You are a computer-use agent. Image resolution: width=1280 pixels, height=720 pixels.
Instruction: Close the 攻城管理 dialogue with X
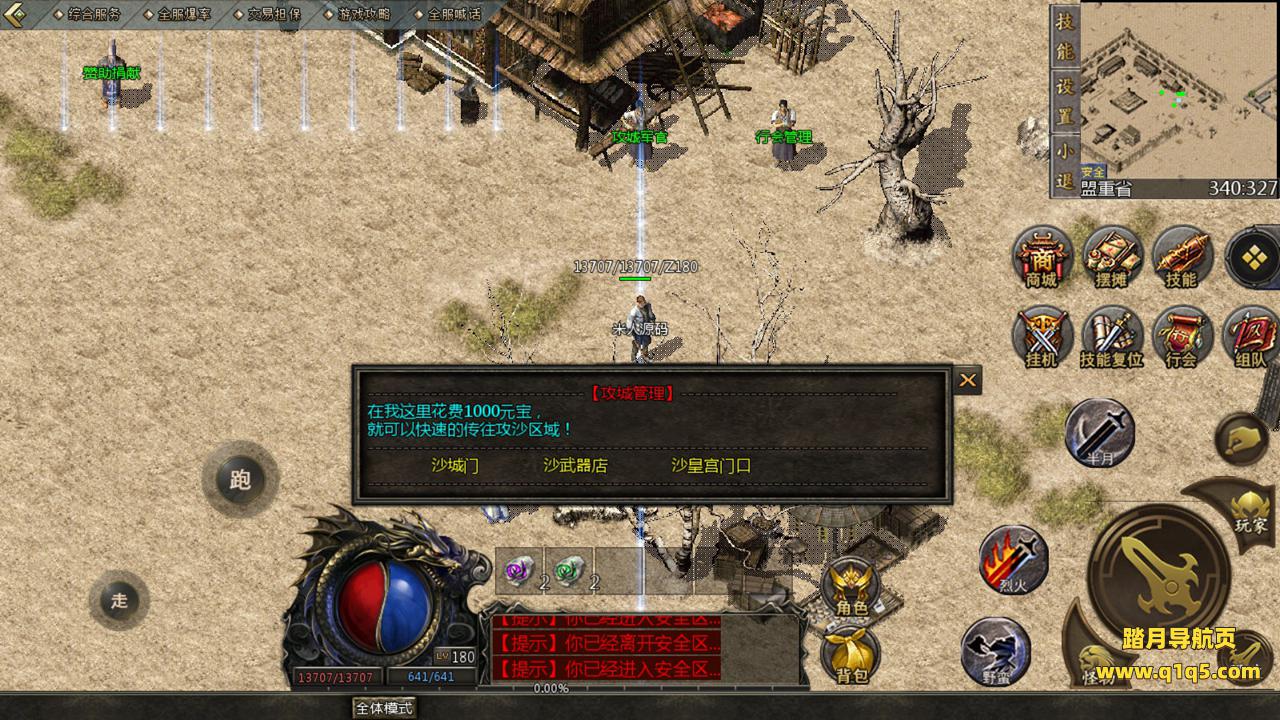coord(967,380)
